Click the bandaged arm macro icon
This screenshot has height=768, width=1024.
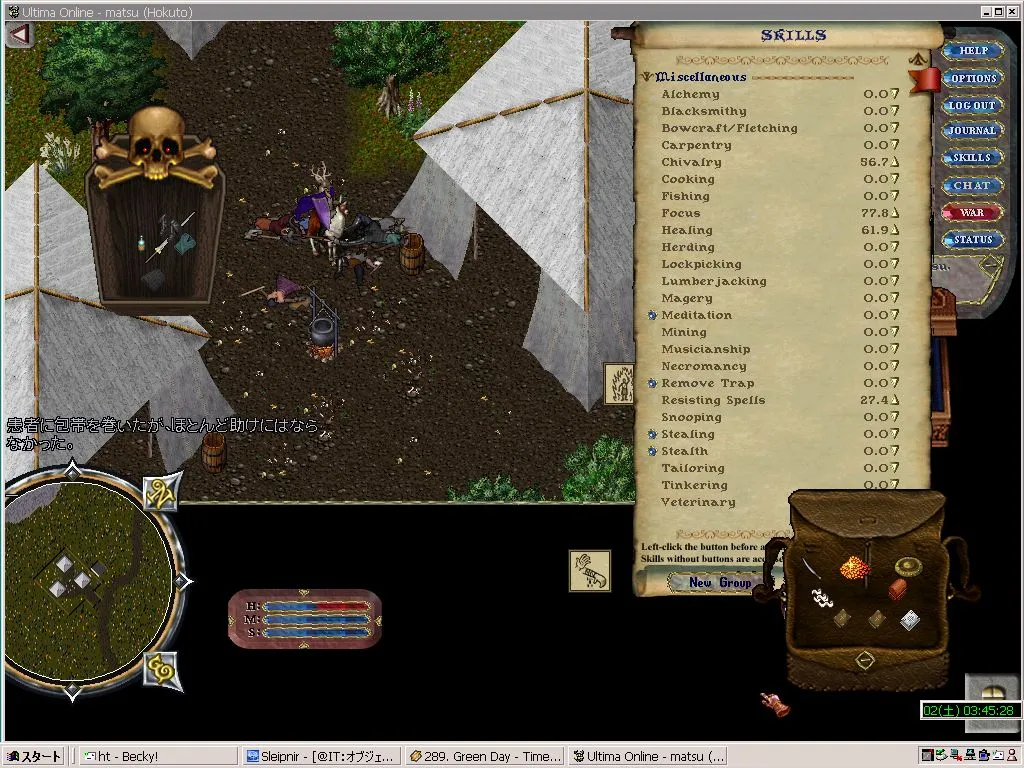(590, 570)
